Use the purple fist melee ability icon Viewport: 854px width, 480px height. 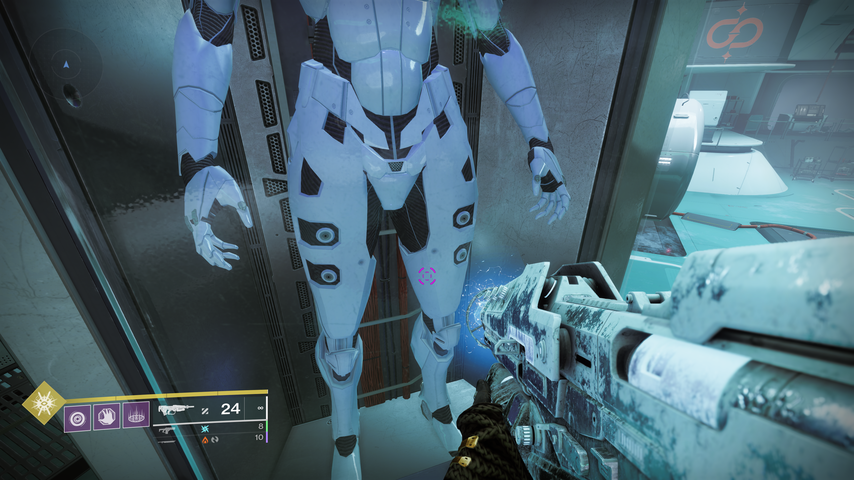[x=106, y=415]
